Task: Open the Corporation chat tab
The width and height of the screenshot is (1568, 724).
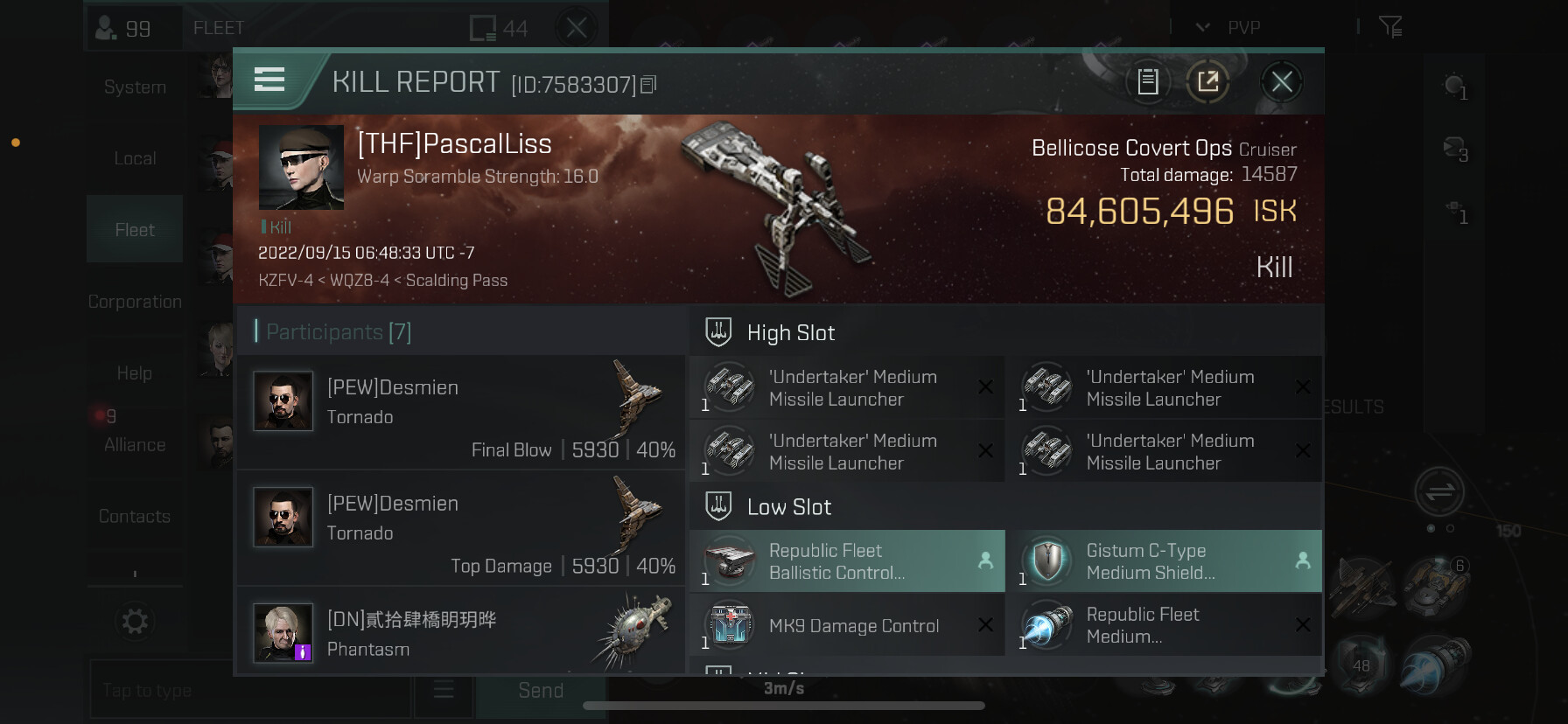Action: pyautogui.click(x=135, y=302)
